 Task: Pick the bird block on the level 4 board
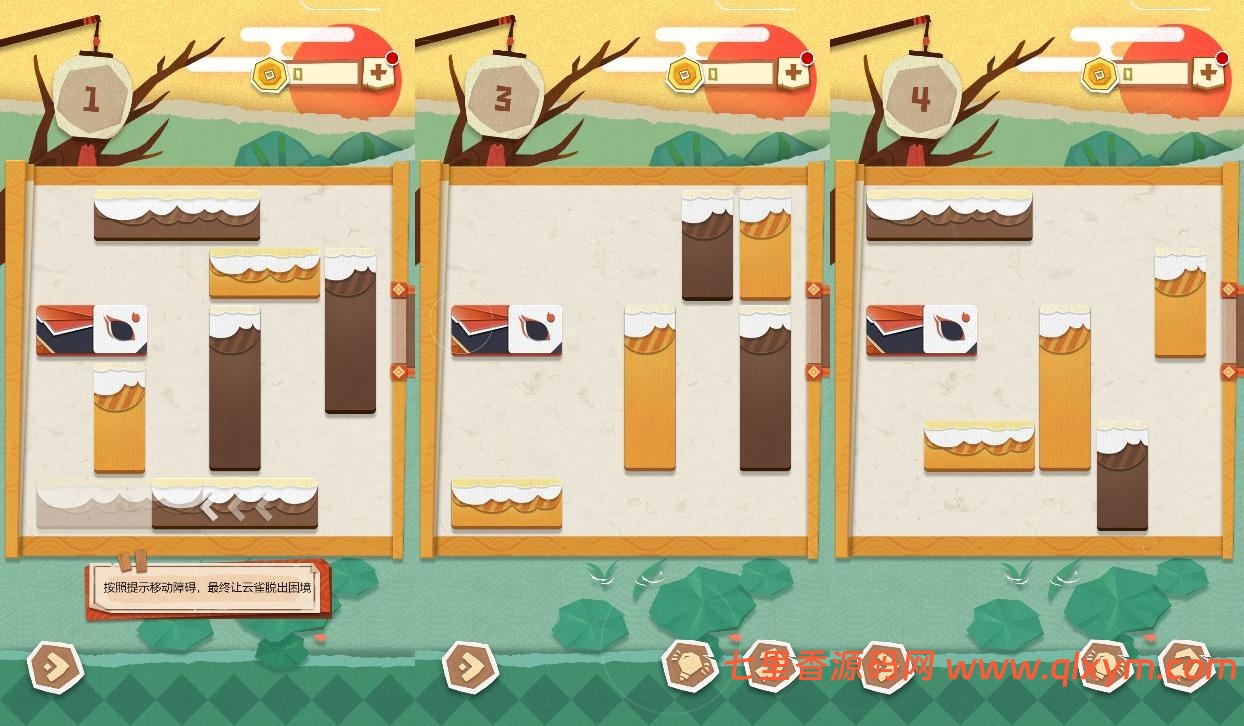click(921, 331)
